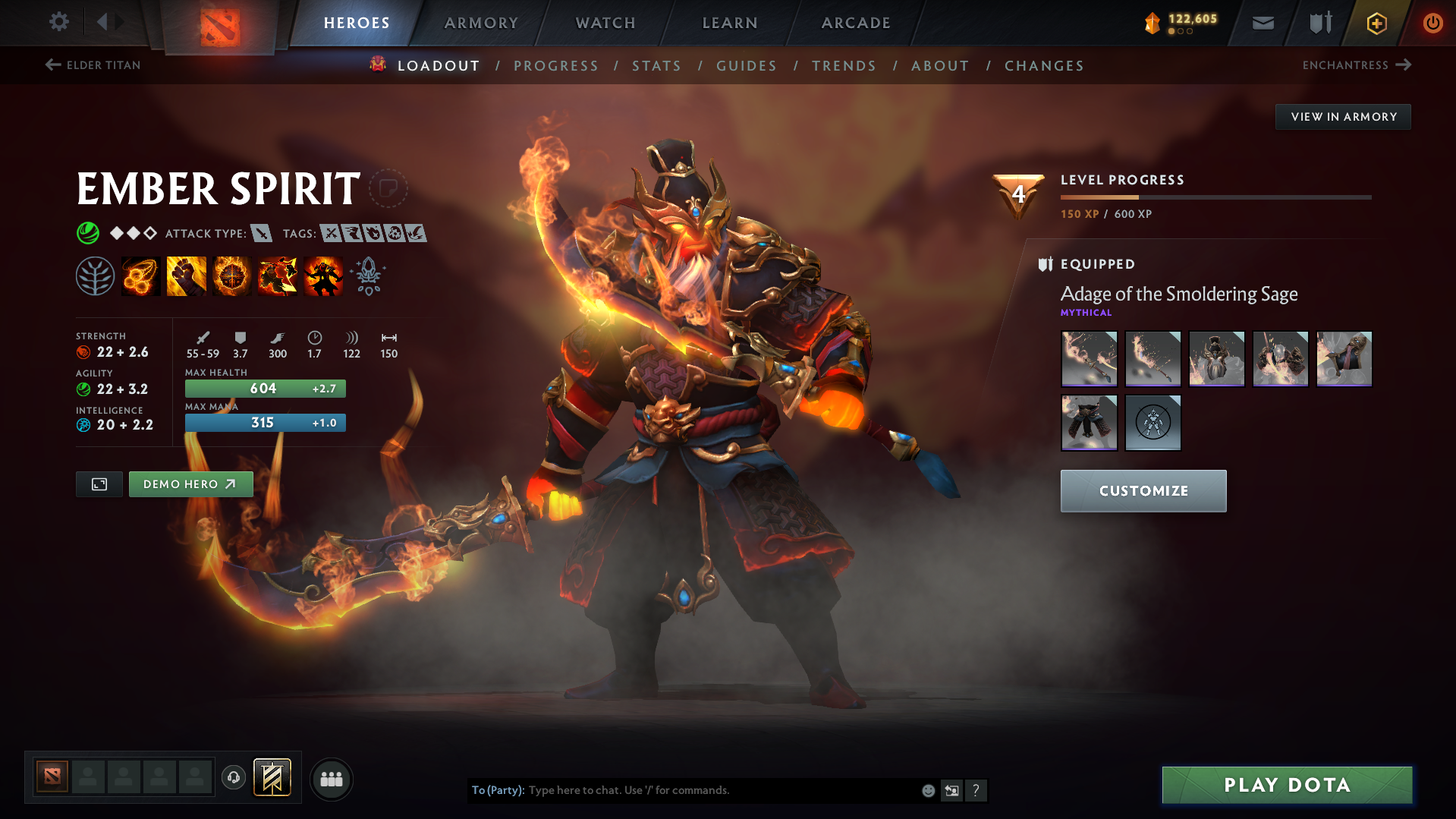The width and height of the screenshot is (1456, 819).
Task: Select the Fire Remnant ultimate ability icon
Action: point(322,276)
